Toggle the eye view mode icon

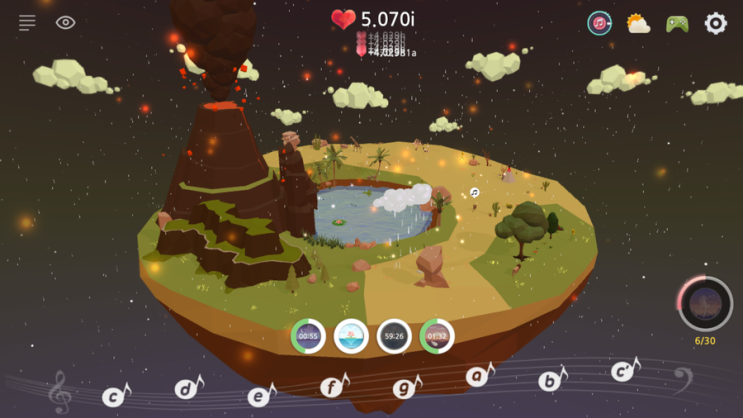66,22
